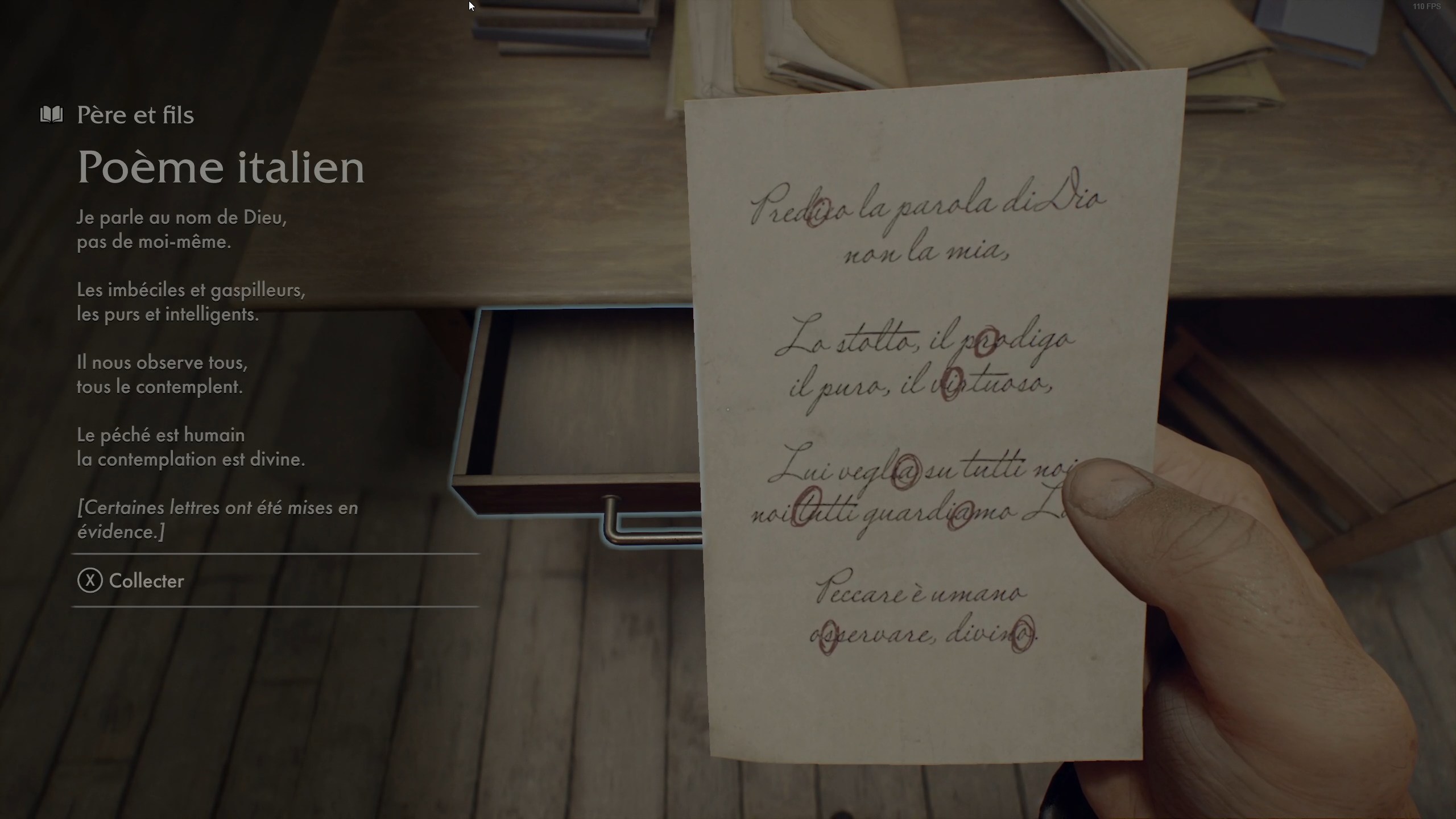Click the circled letter in 'Predico'
Viewport: 1456px width, 819px height.
[820, 212]
